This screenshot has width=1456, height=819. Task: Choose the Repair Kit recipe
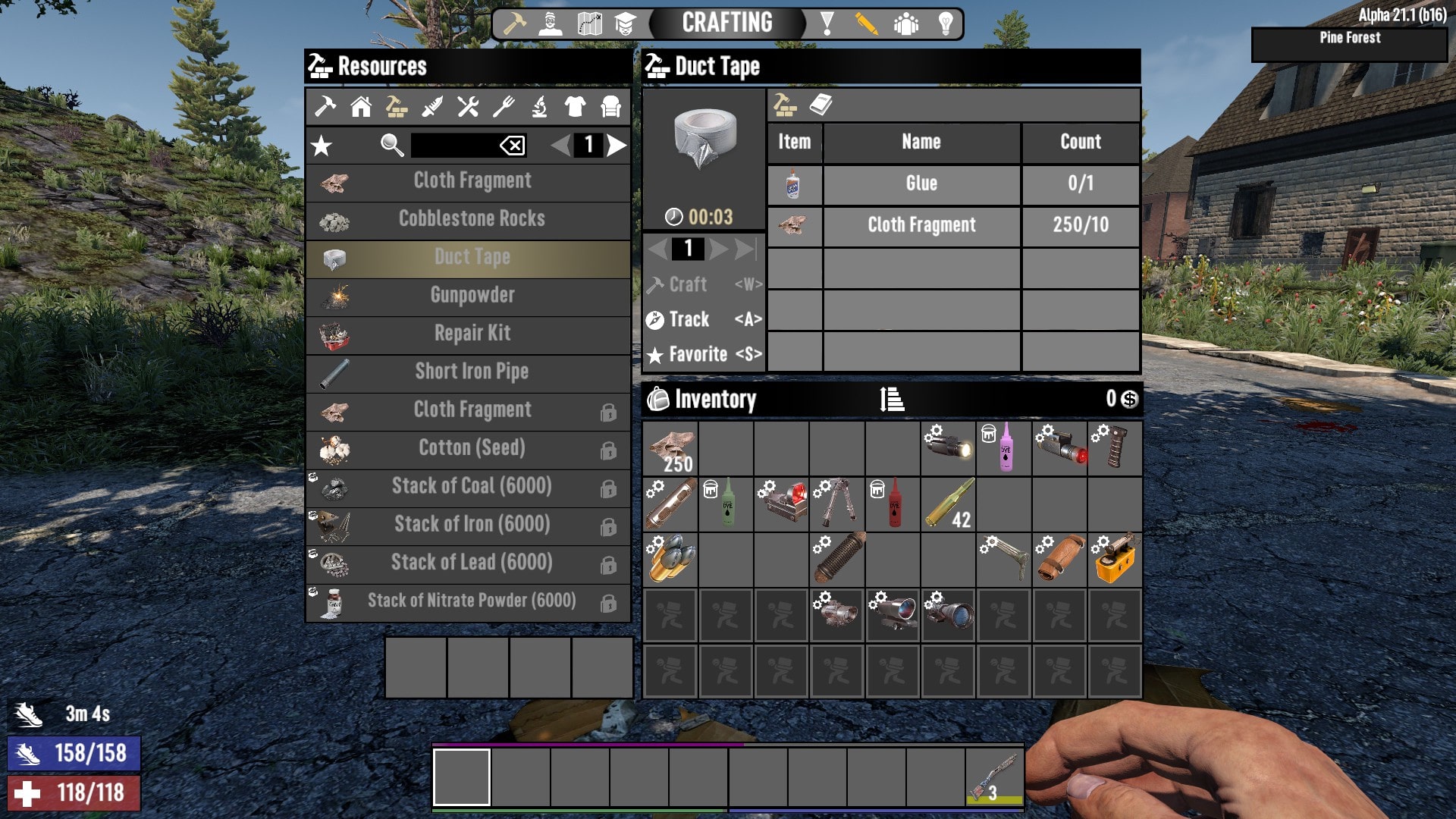pyautogui.click(x=472, y=334)
